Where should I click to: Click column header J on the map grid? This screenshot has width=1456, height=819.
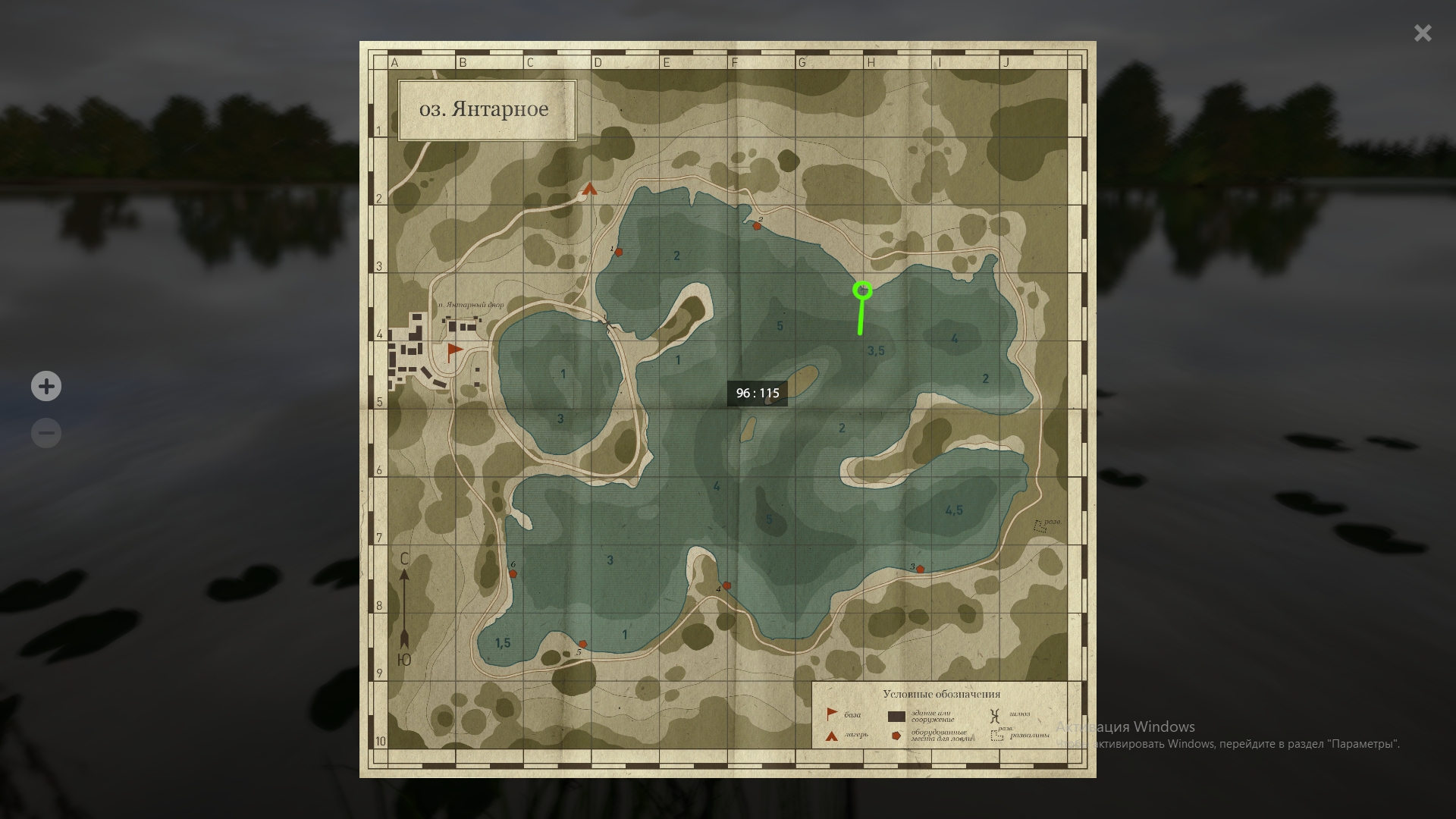pos(1007,63)
